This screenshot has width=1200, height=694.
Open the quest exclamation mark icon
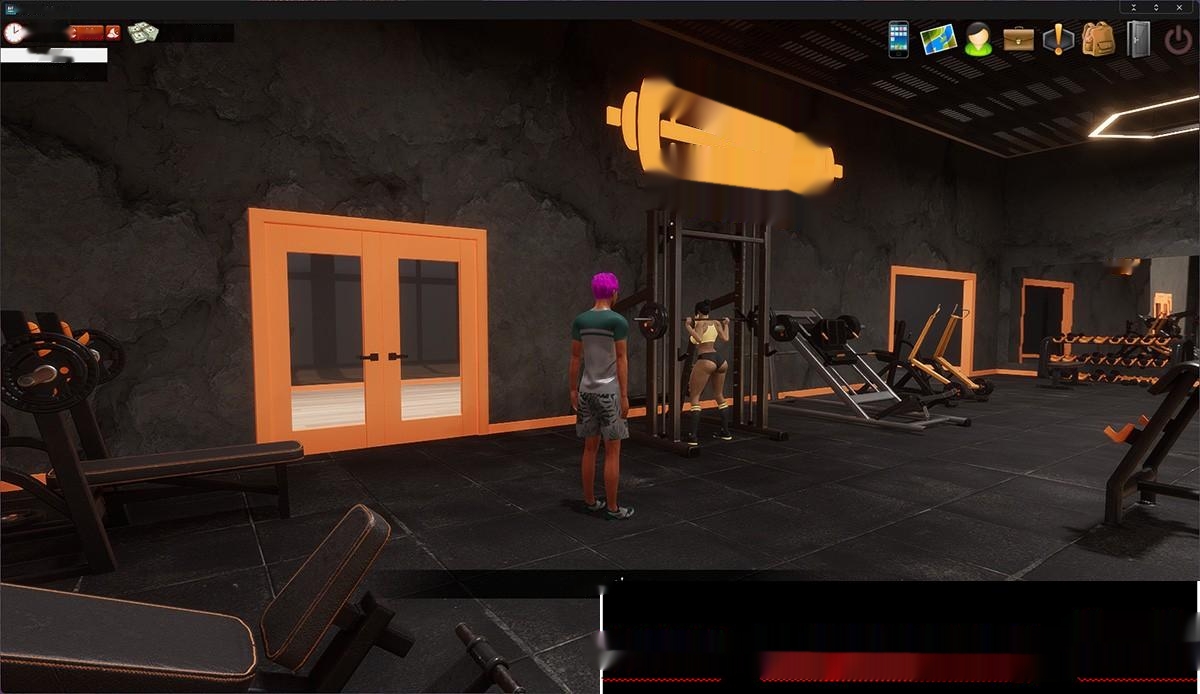(1058, 39)
